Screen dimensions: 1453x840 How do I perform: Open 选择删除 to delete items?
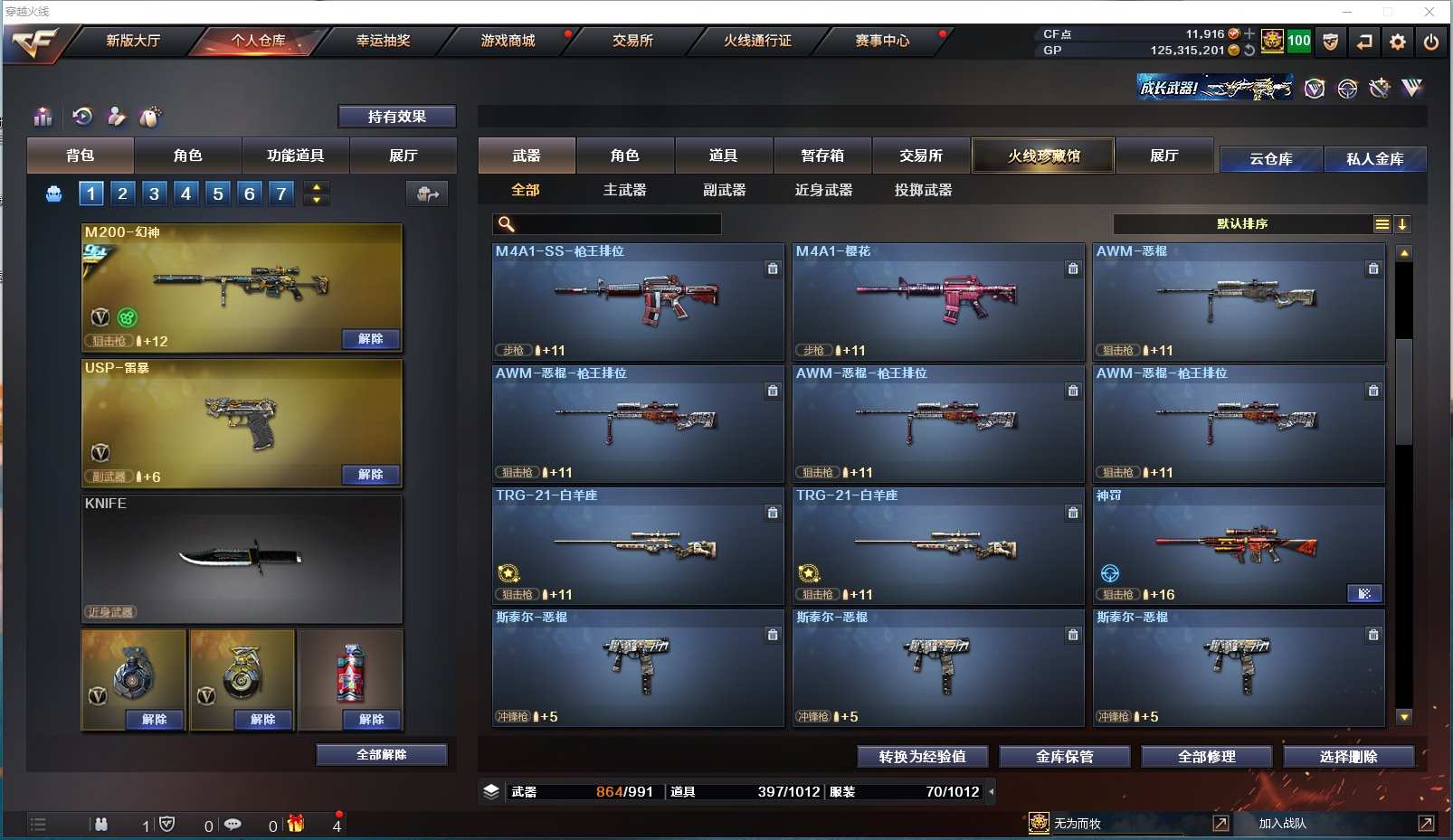(x=1348, y=757)
